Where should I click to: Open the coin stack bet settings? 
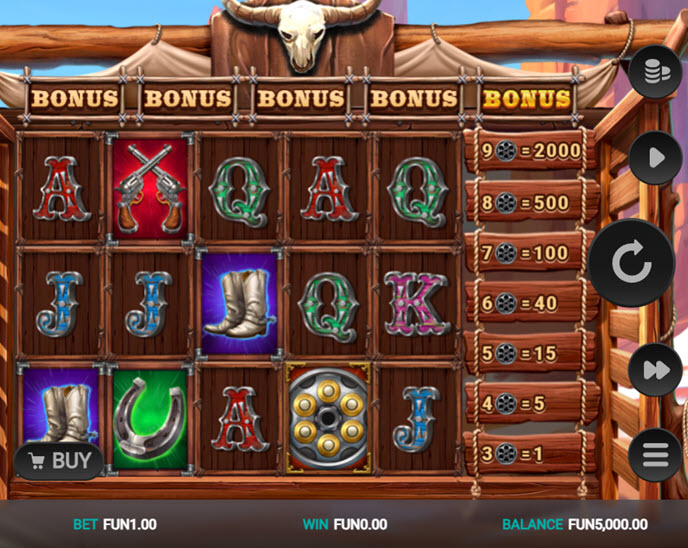655,71
